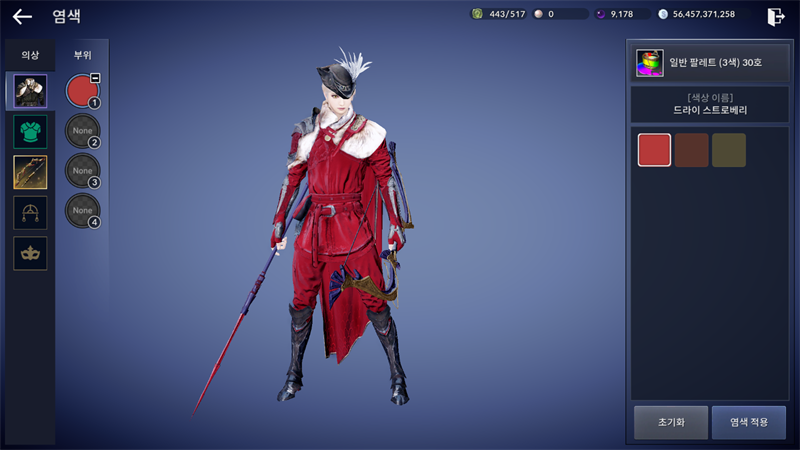Select the None dye part slot 2
Image resolution: width=800 pixels, height=450 pixels.
[82, 131]
